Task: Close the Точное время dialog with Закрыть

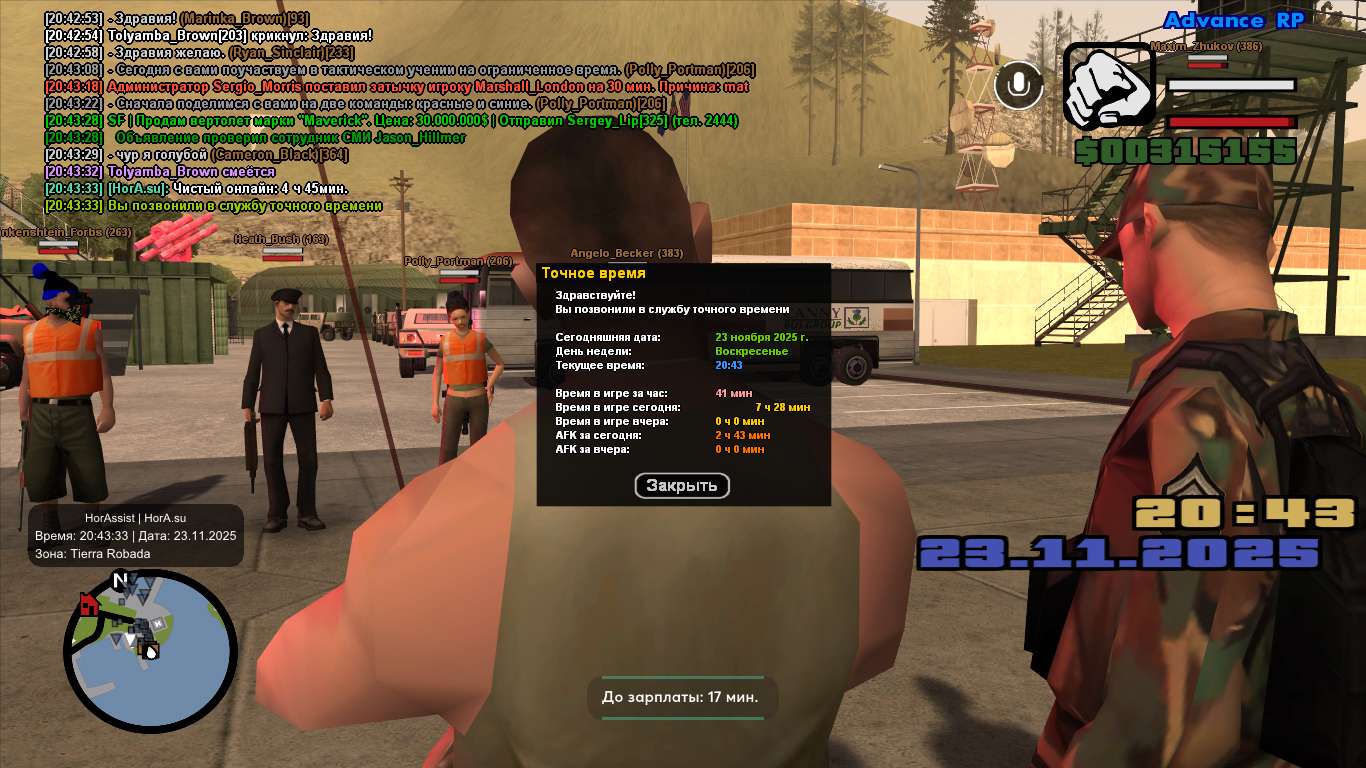Action: click(x=682, y=486)
